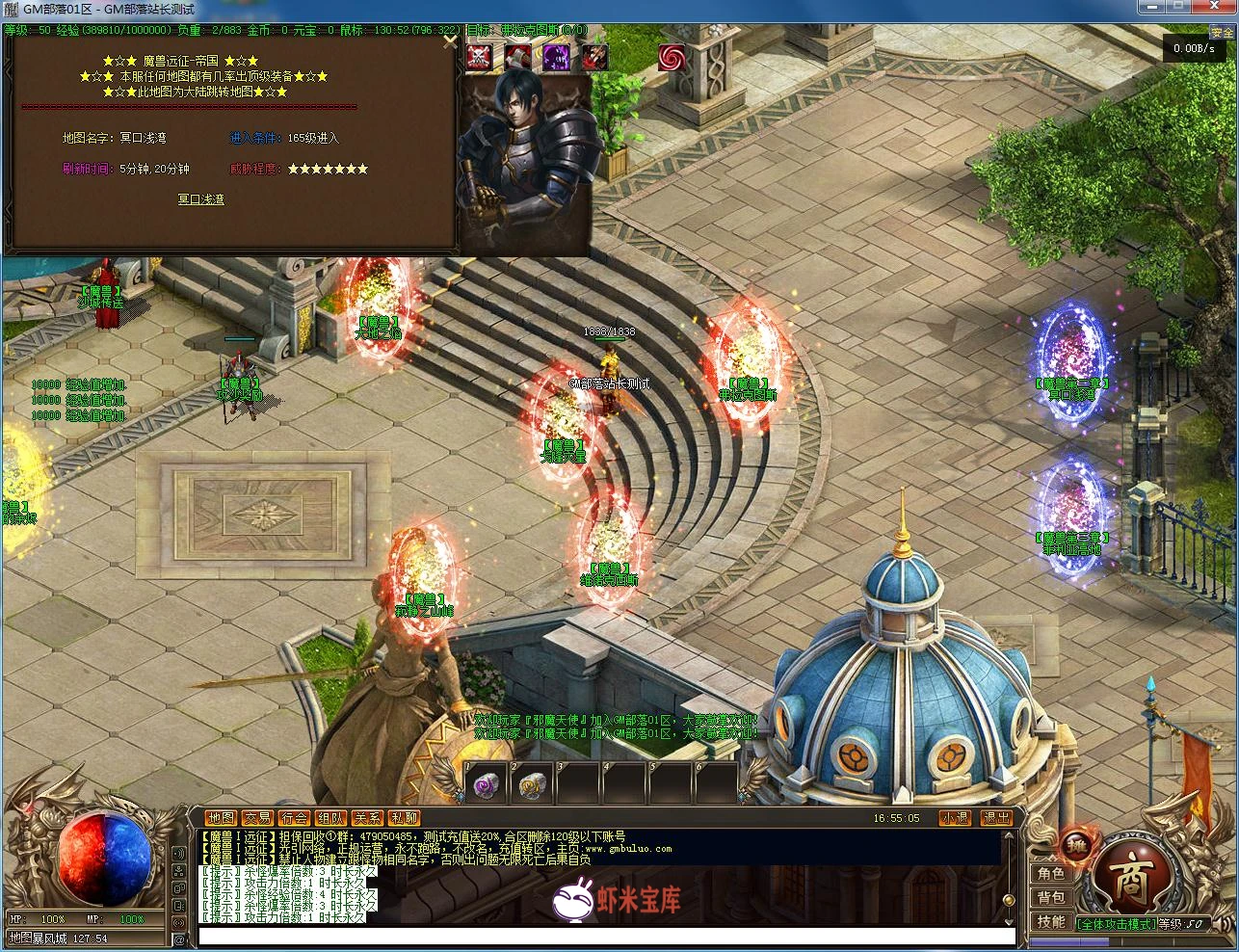Viewport: 1239px width, 952px height.
Task: Open the 交易 trade panel
Action: tap(257, 818)
